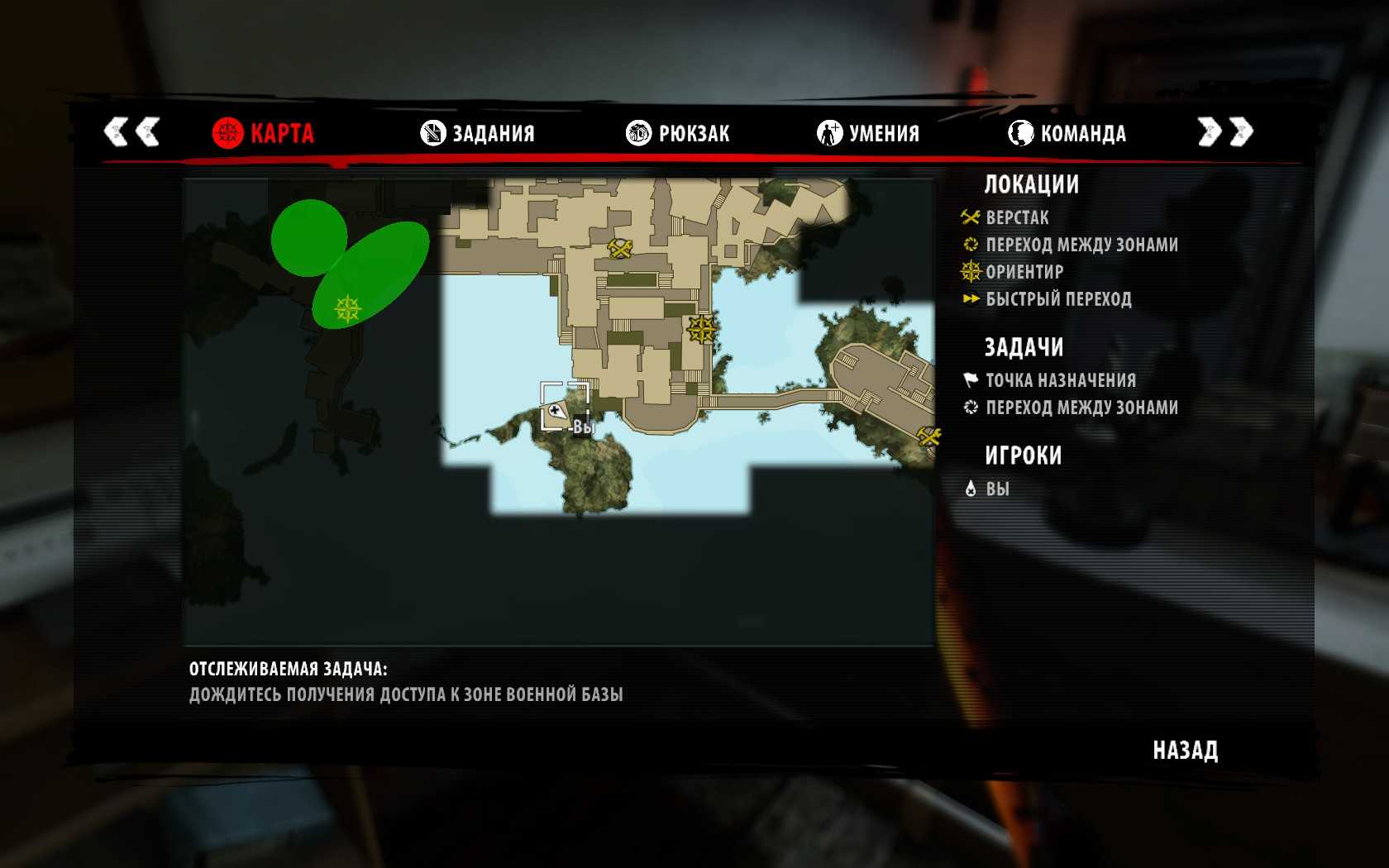Viewport: 1389px width, 868px height.
Task: Select the landmark marker inside green zone
Action: (x=347, y=309)
